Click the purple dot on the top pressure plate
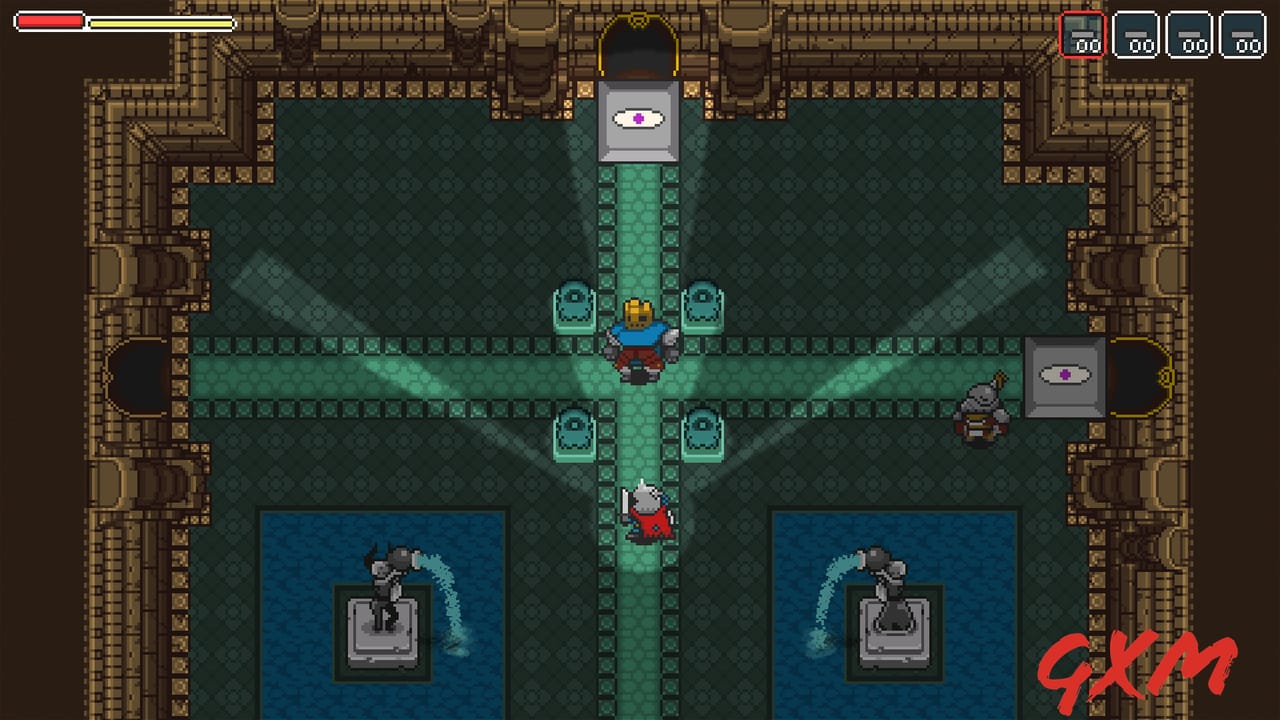 point(640,118)
